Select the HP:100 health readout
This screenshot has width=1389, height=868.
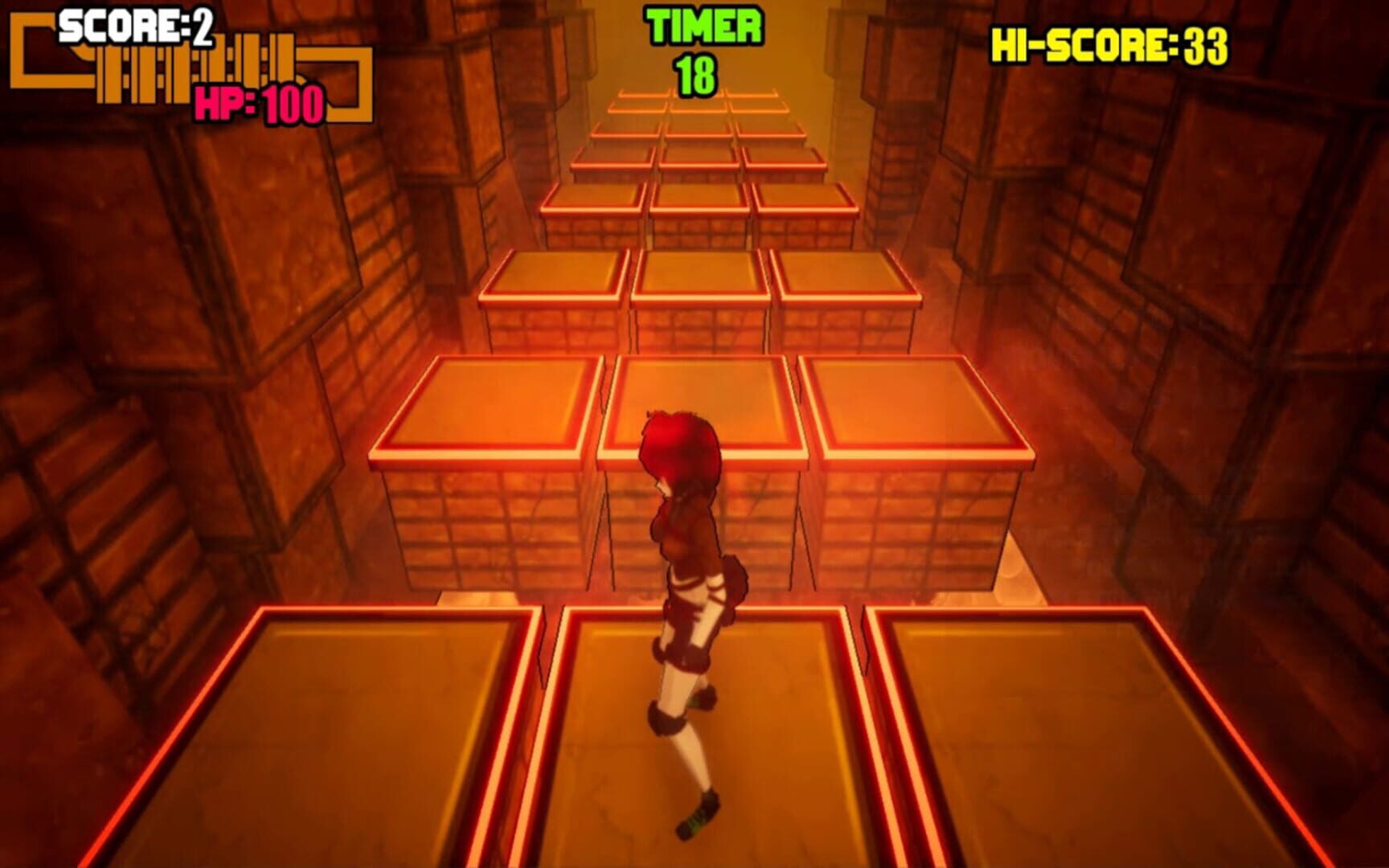(x=257, y=104)
